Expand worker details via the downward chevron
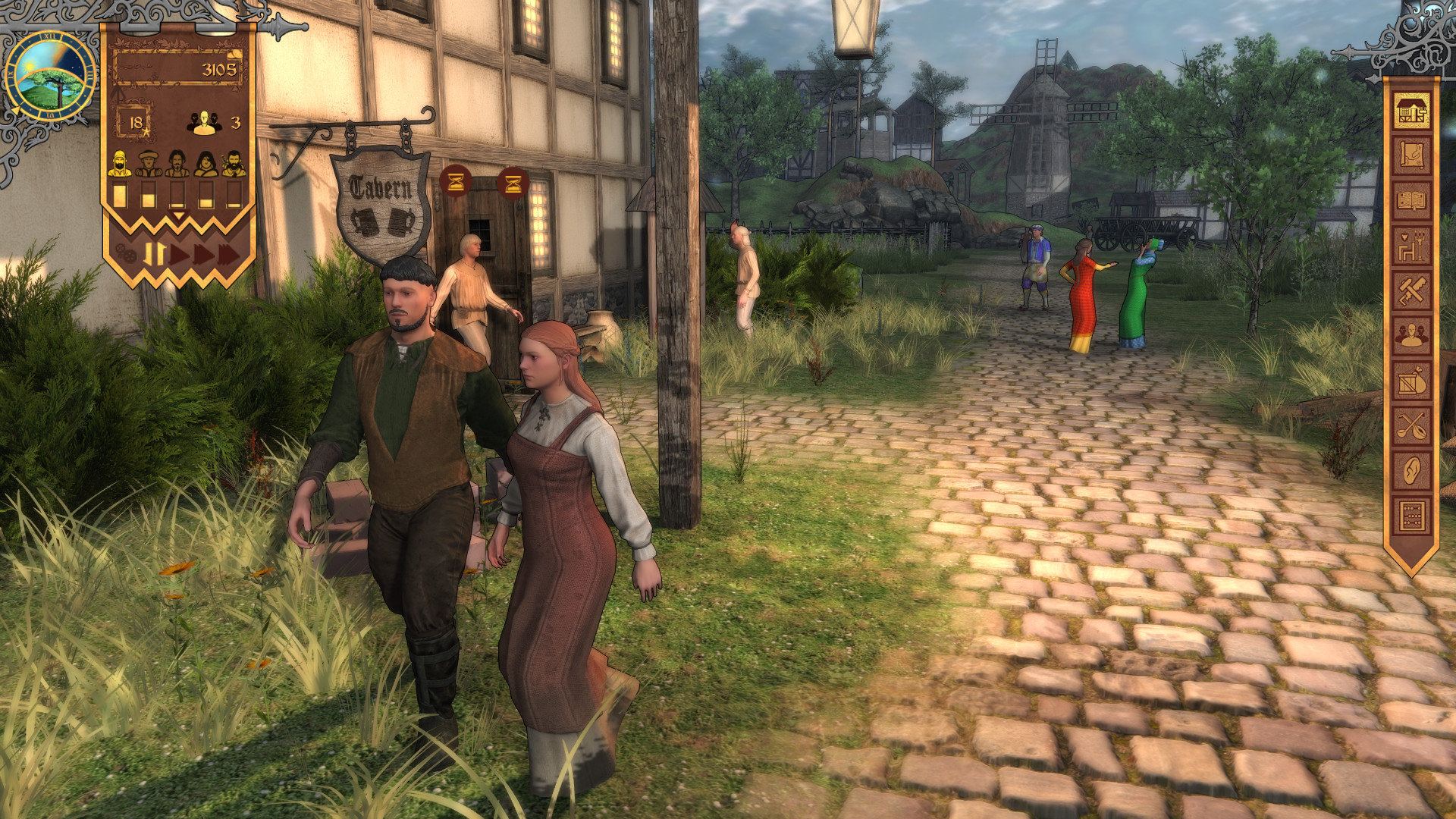Screen dimensions: 1456x819 click(x=177, y=215)
